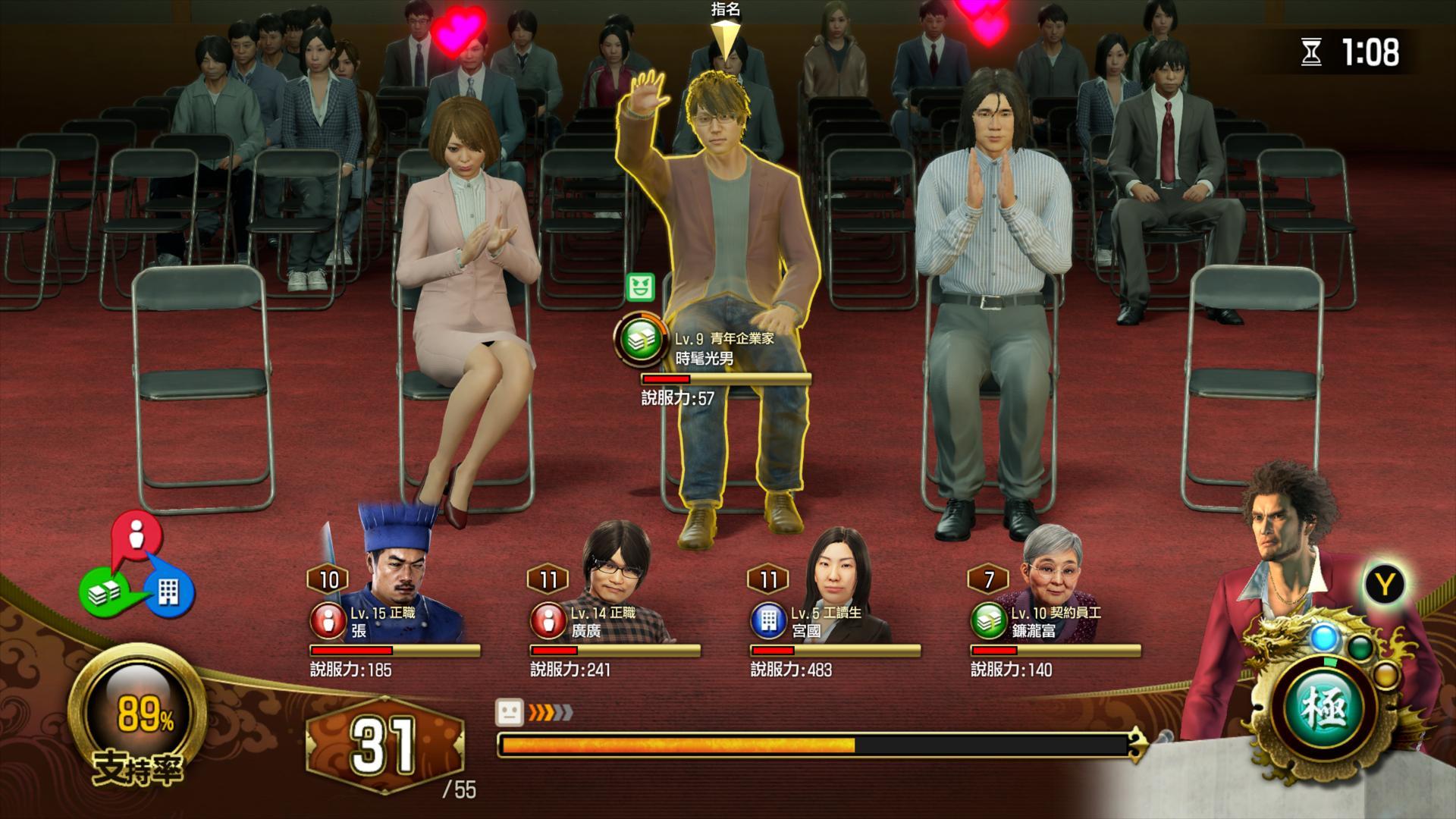Click the type-advantage triangle icon

click(x=137, y=566)
